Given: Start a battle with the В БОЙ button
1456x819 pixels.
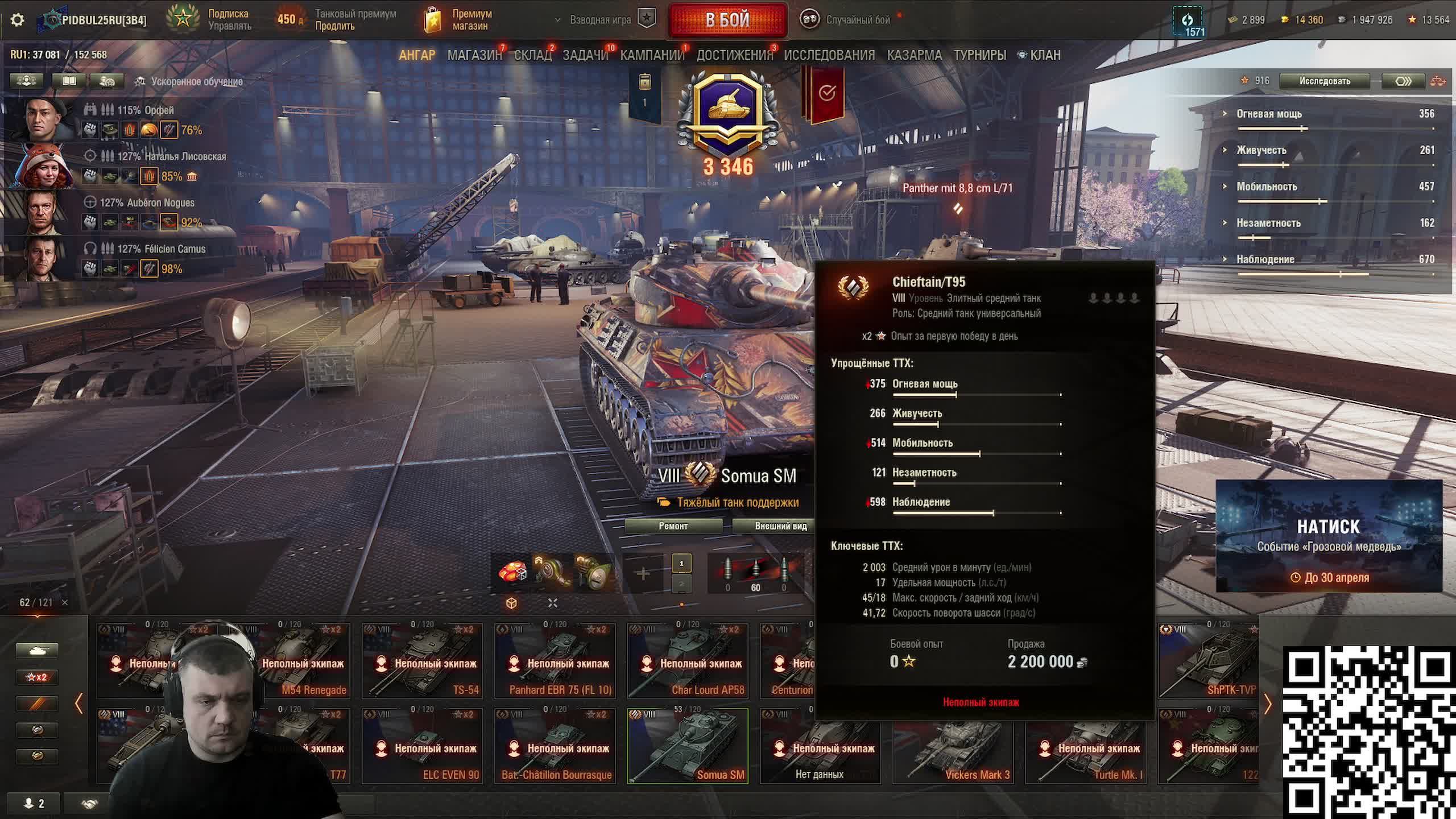Looking at the screenshot, I should [727, 20].
